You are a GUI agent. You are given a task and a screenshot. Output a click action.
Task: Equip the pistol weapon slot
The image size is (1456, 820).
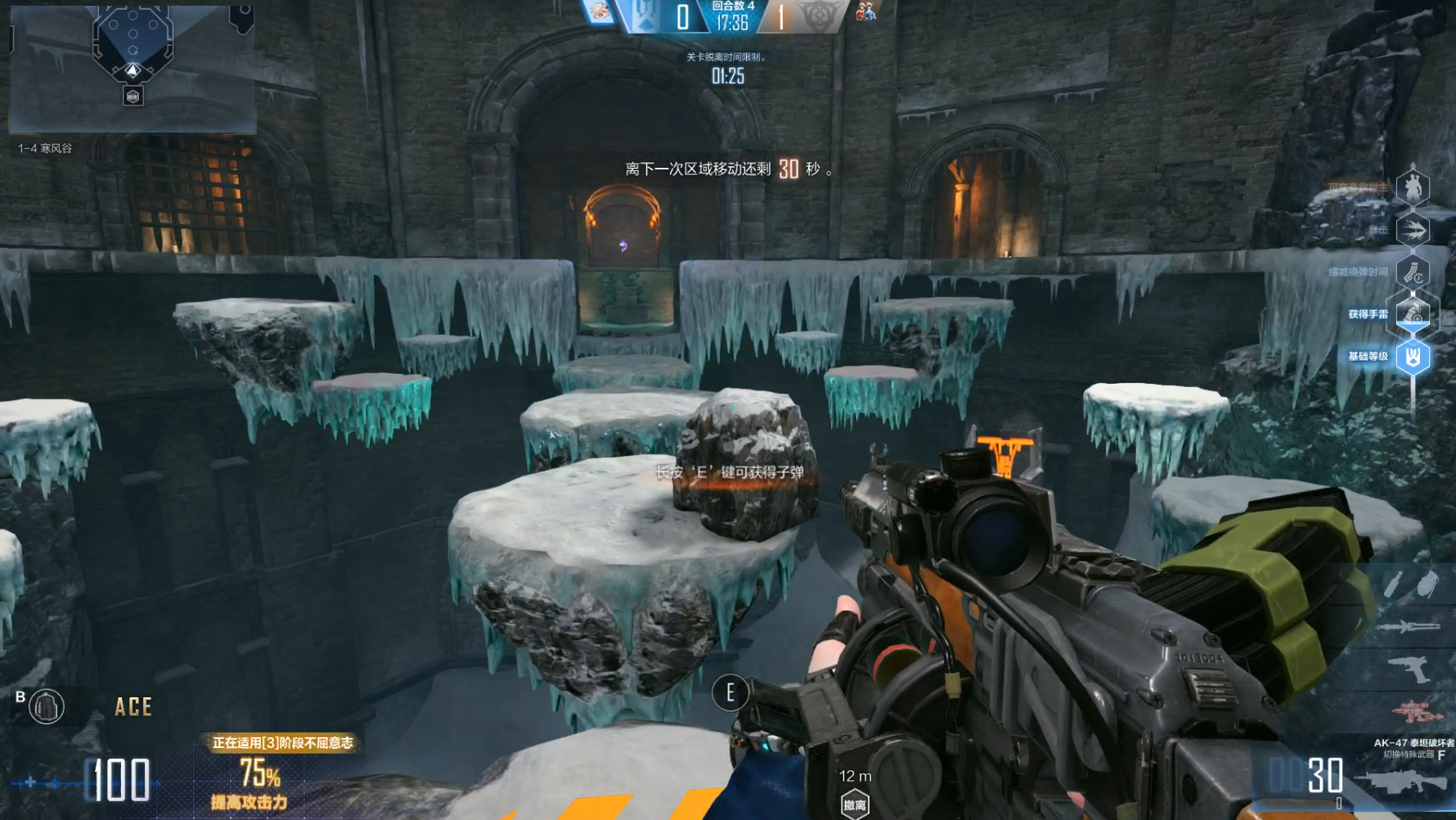click(1409, 669)
